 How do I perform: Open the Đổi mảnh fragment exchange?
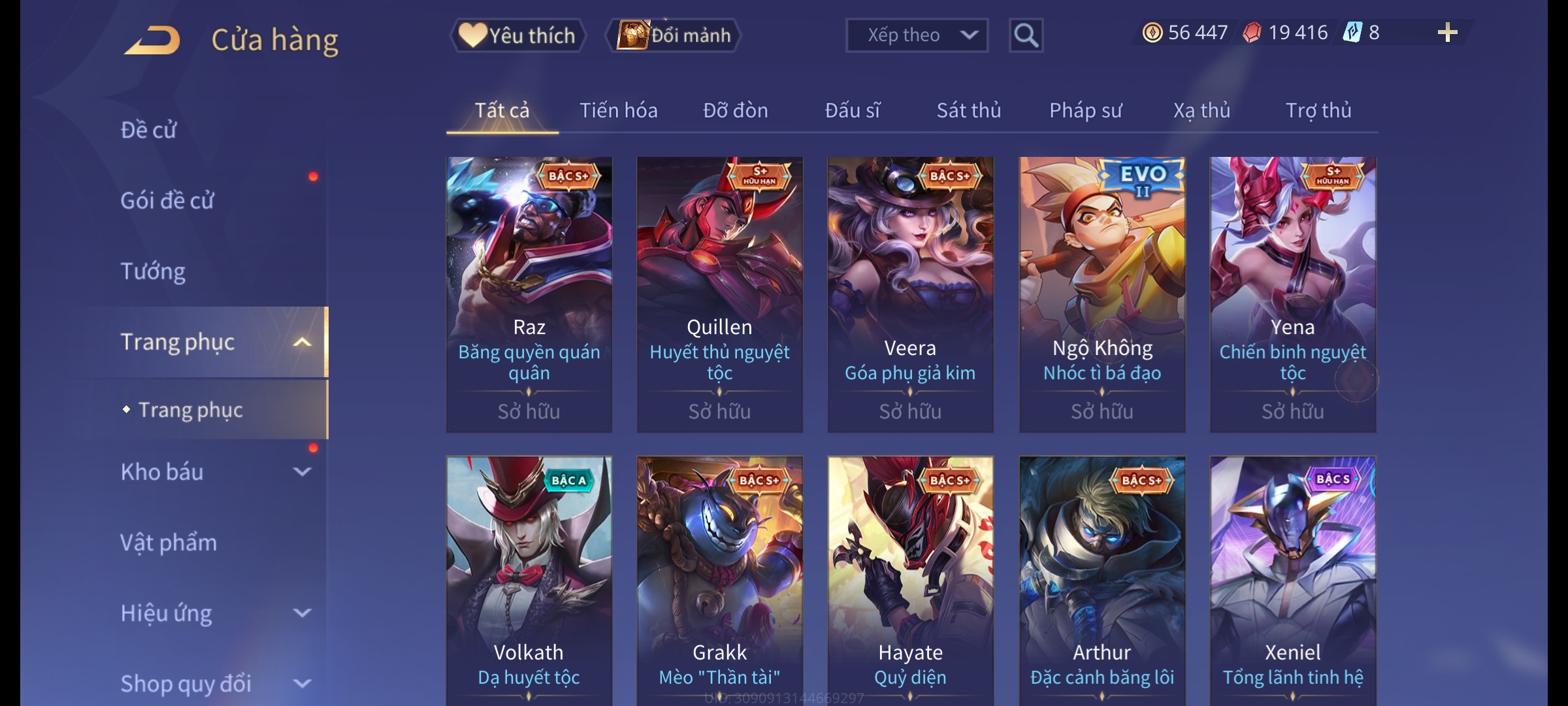point(674,35)
